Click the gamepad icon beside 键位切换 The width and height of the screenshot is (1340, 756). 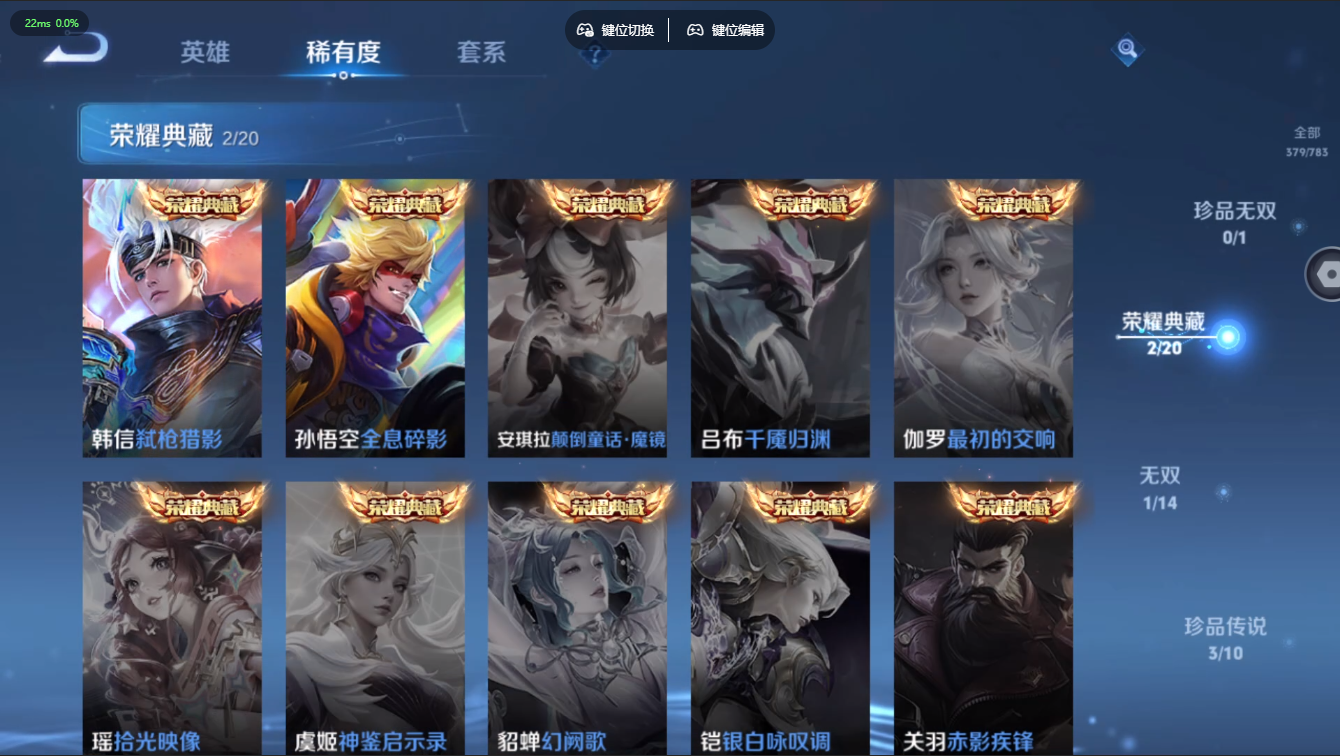[583, 30]
